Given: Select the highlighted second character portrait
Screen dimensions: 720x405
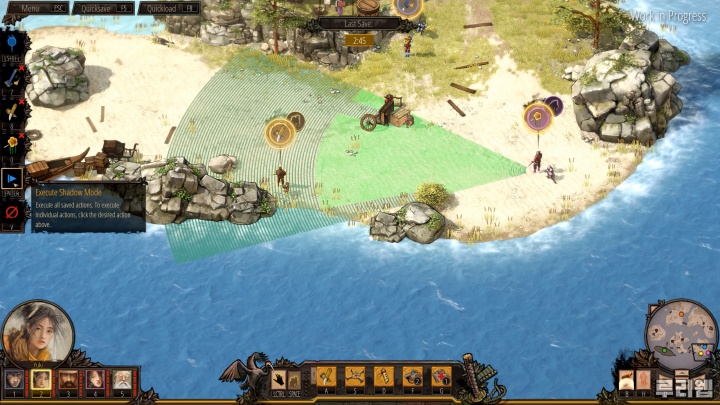Looking at the screenshot, I should [41, 379].
